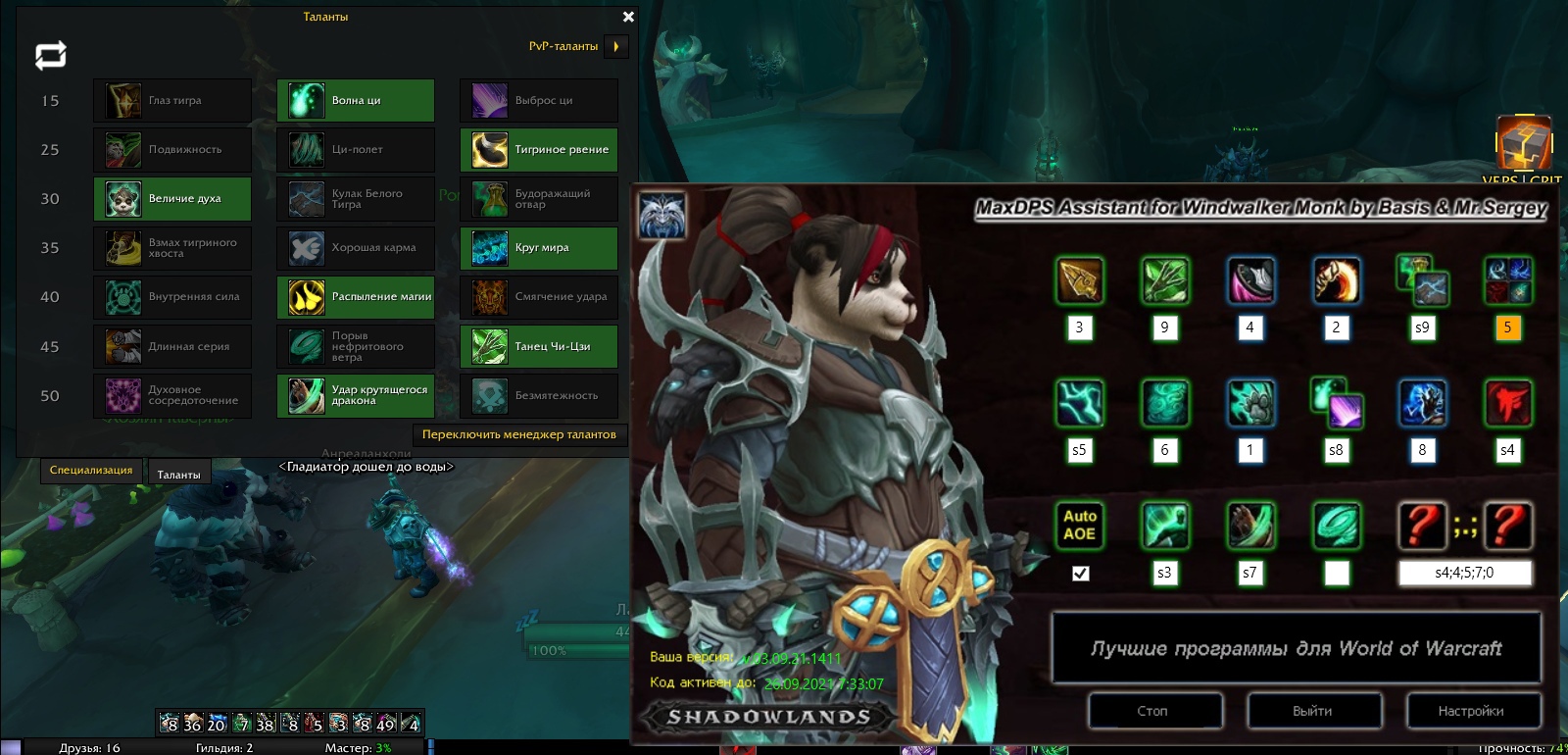Pick the Танец Чи-Цзи talent
The width and height of the screenshot is (1568, 755).
[x=539, y=346]
